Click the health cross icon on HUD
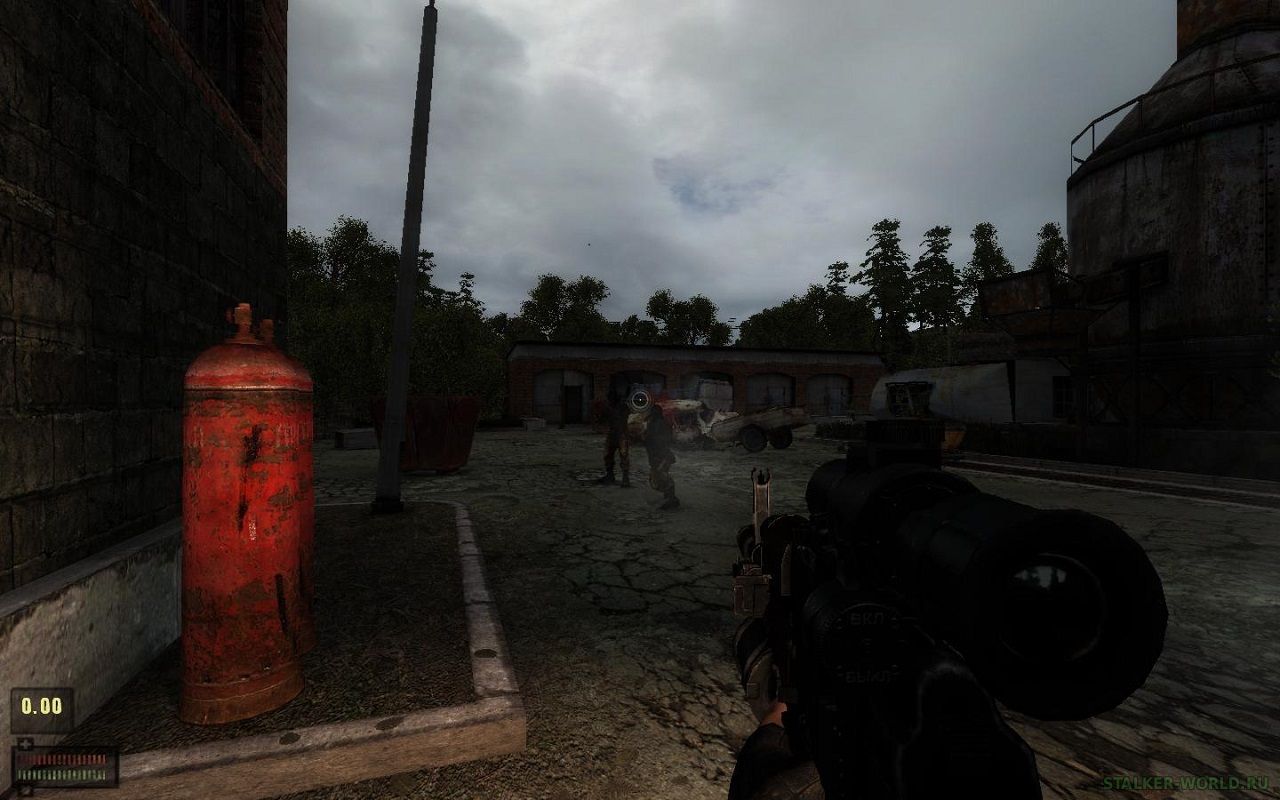Screen dimensions: 1280x800 coord(25,742)
